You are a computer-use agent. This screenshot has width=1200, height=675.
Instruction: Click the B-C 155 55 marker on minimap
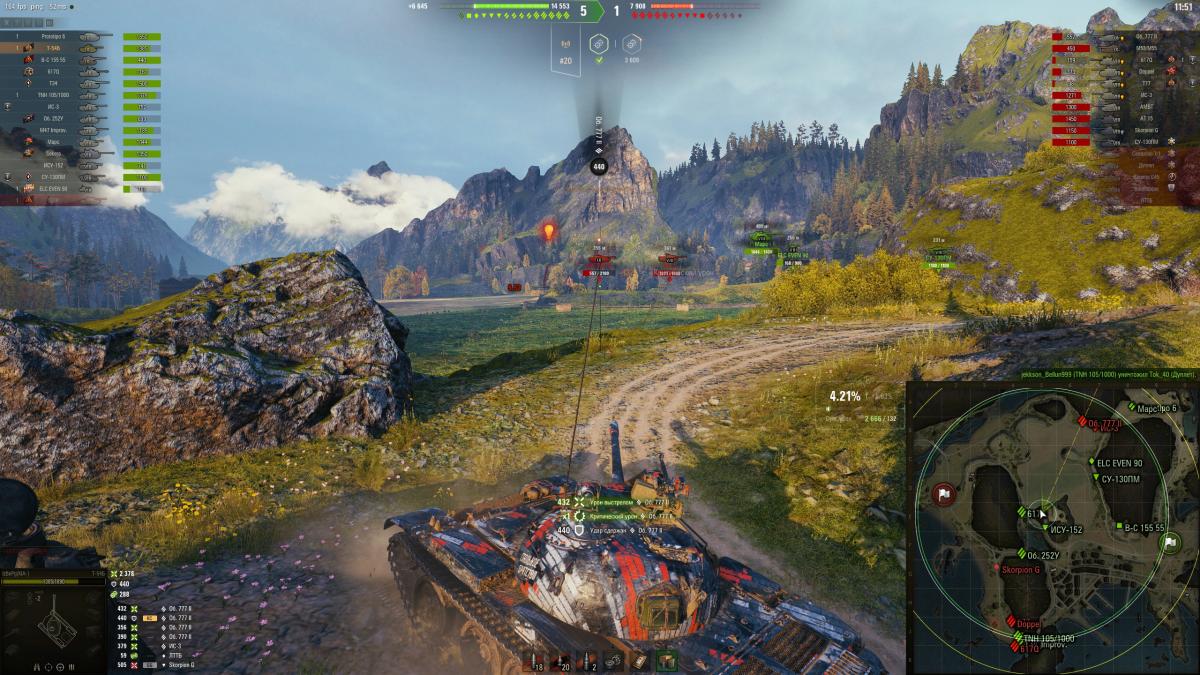point(1119,527)
